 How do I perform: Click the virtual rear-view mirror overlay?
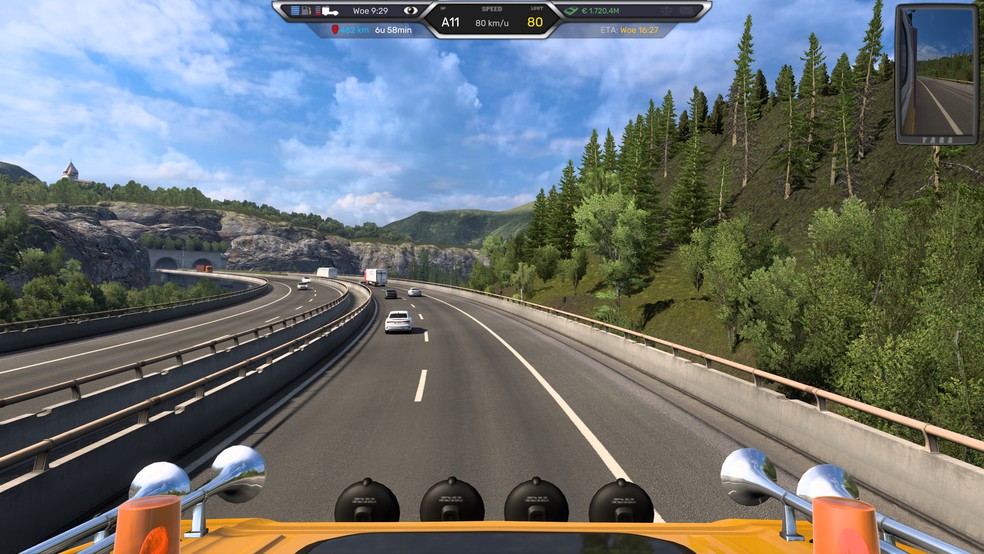[936, 74]
